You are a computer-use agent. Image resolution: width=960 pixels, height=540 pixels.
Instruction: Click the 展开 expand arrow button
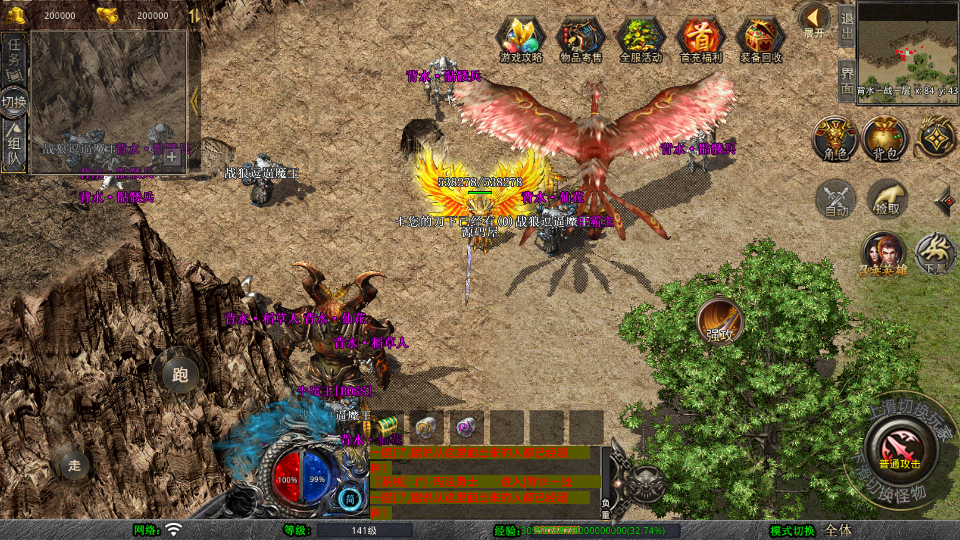814,20
